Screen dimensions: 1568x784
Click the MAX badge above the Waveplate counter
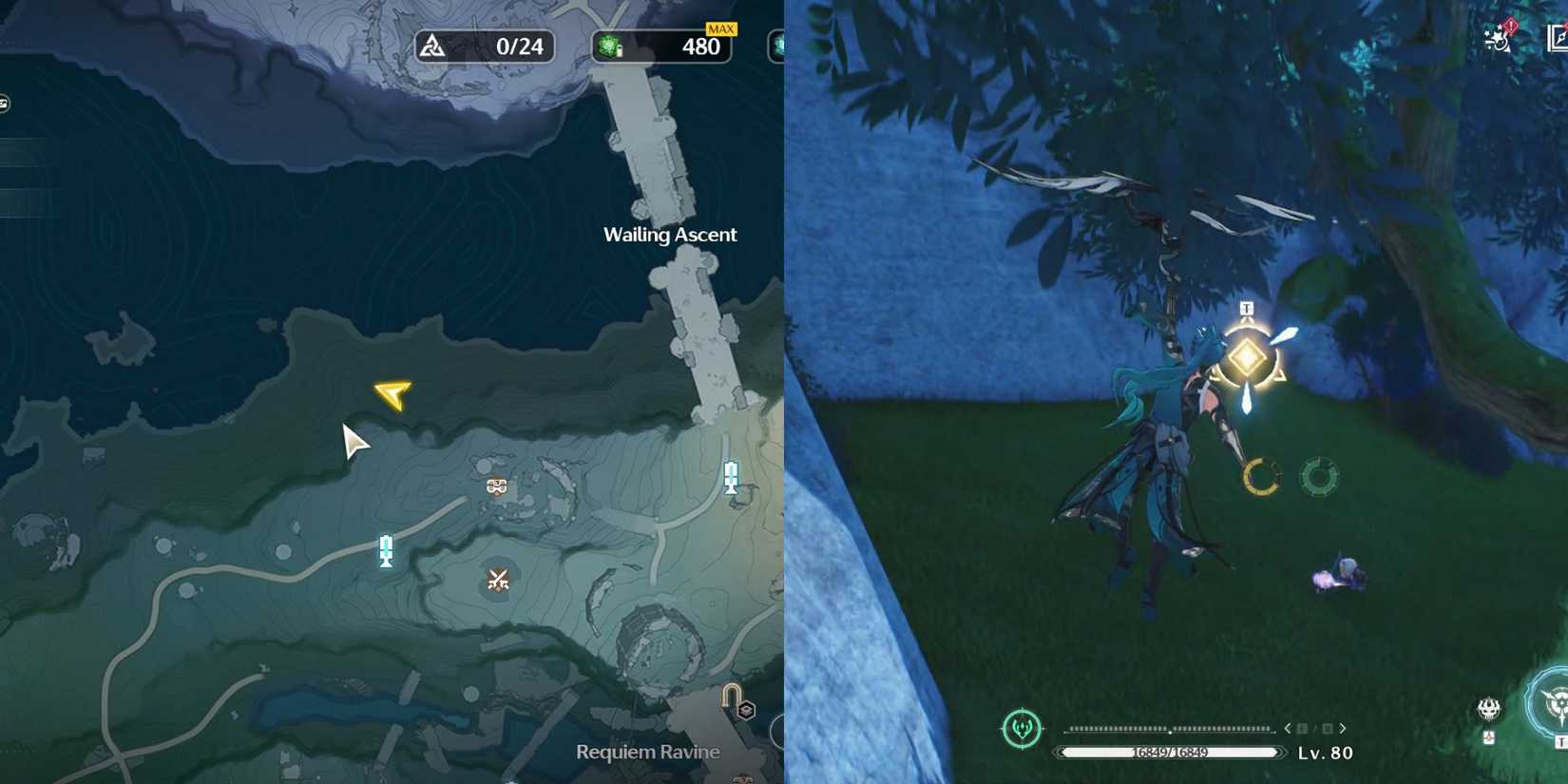click(x=720, y=29)
